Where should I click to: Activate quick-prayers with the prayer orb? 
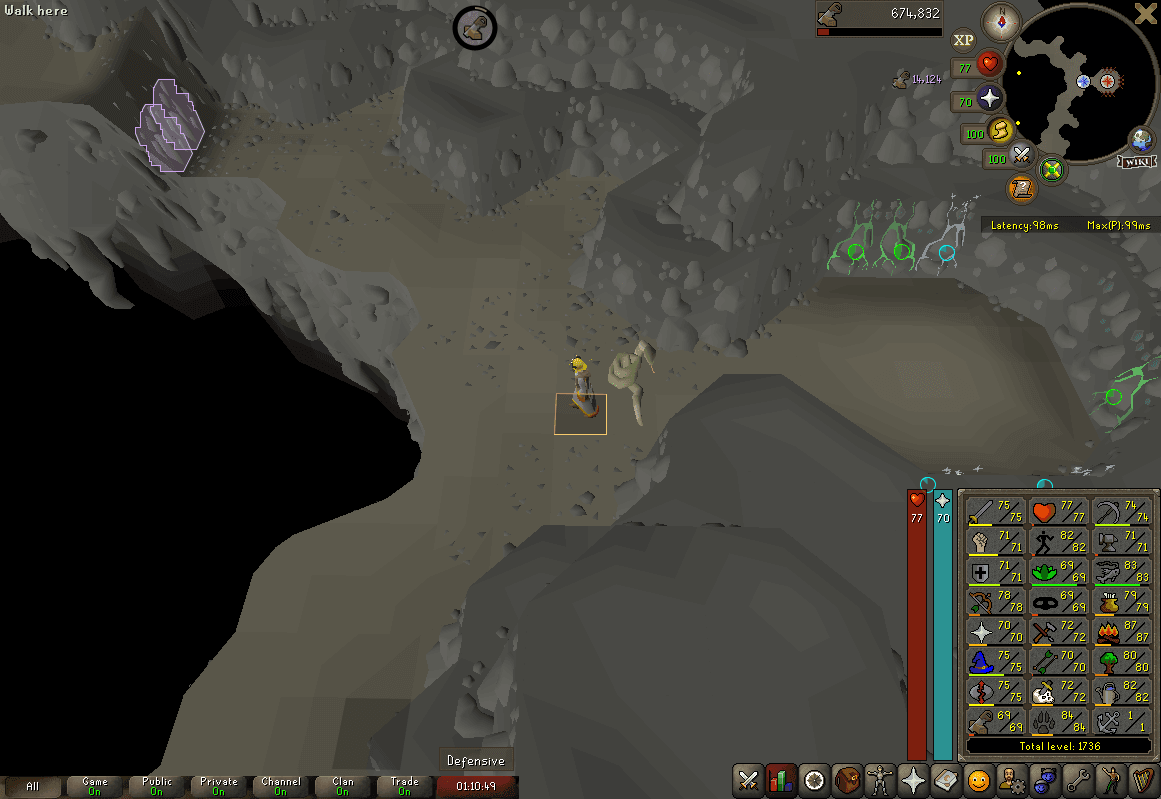[990, 98]
